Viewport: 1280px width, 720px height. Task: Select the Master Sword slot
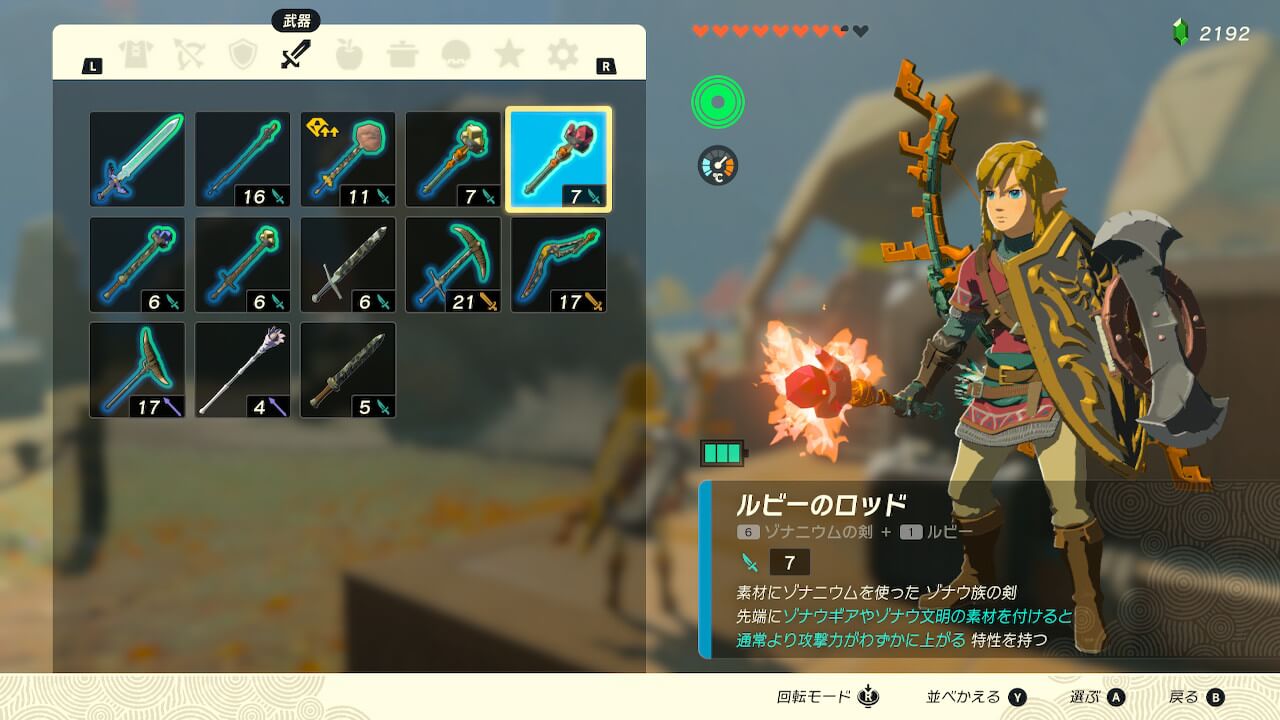(137, 160)
